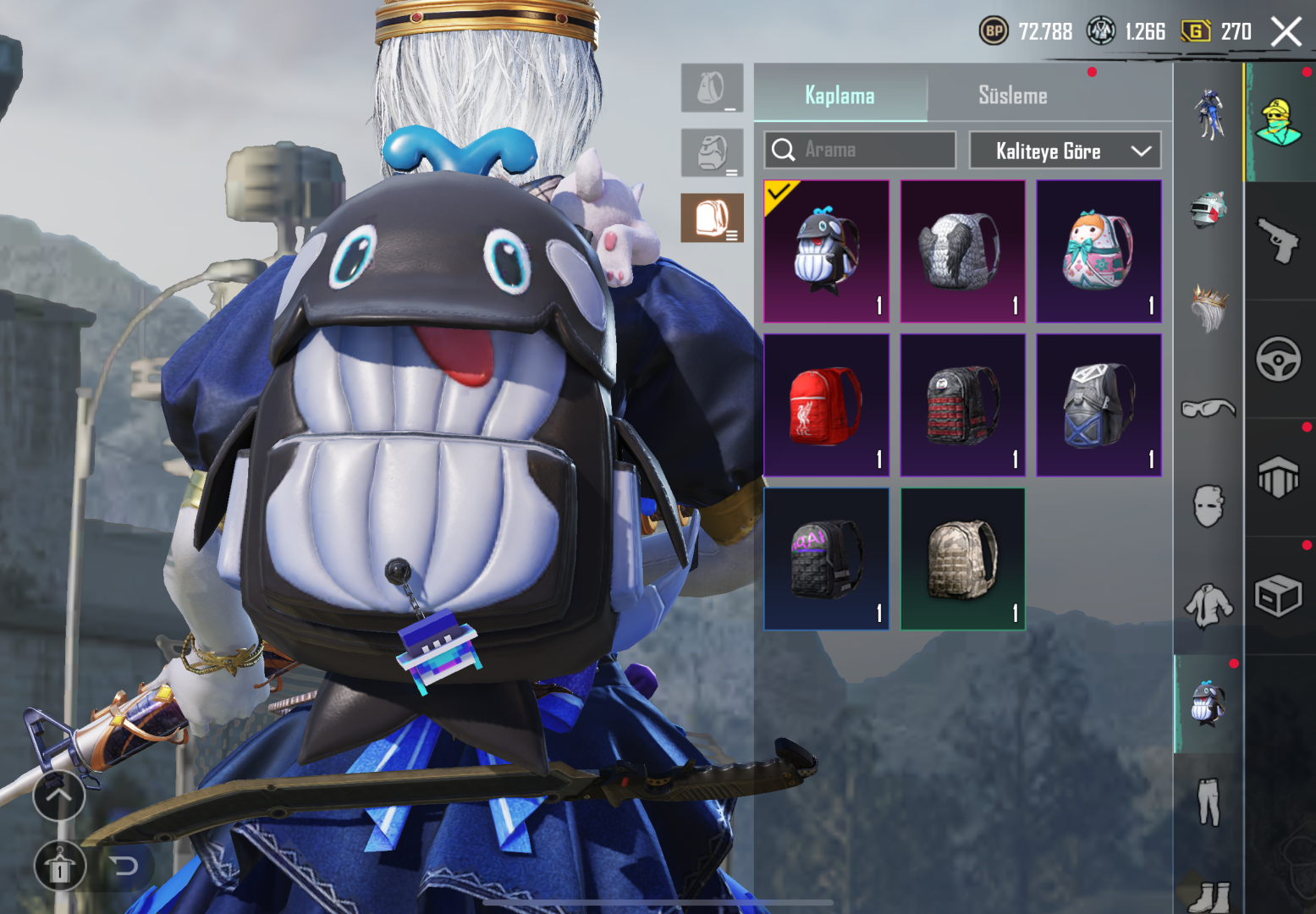Select the Kaplama tab
This screenshot has height=914, width=1316.
(840, 96)
